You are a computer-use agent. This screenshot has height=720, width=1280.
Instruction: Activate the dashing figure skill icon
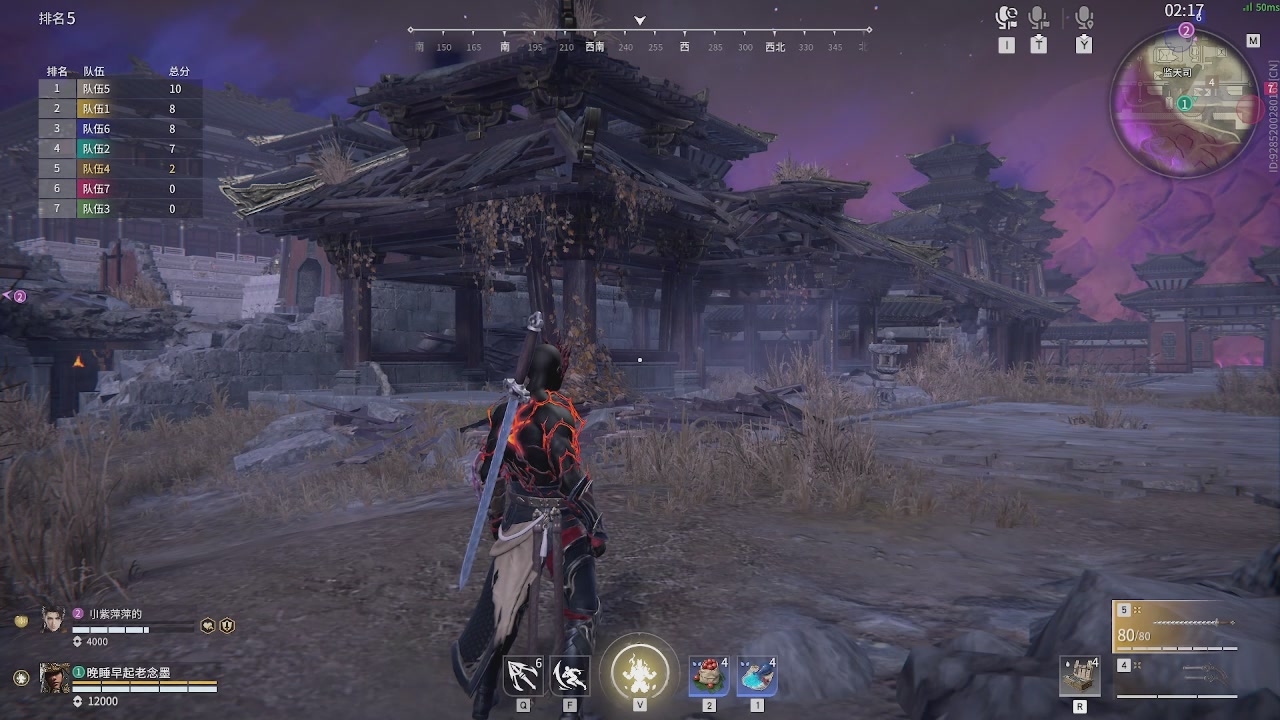(x=570, y=675)
